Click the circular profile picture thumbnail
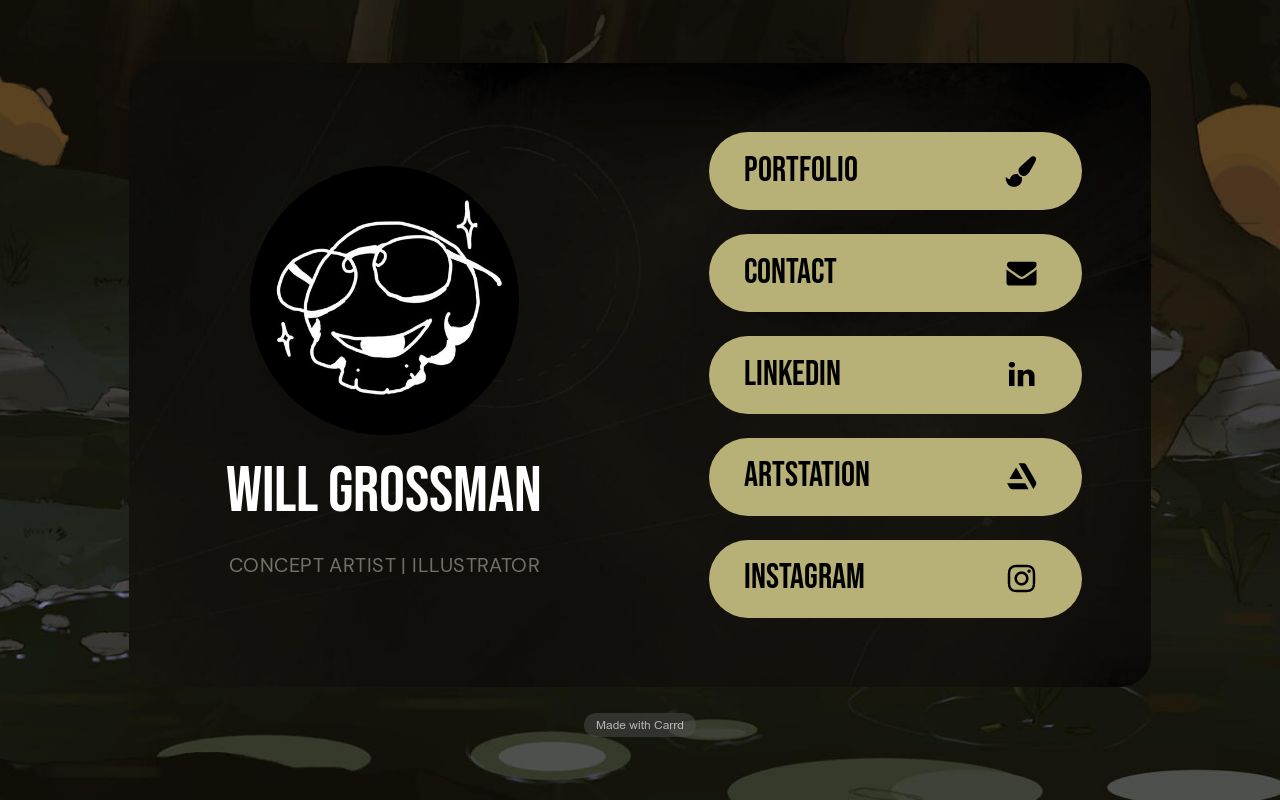This screenshot has height=800, width=1280. tap(384, 300)
